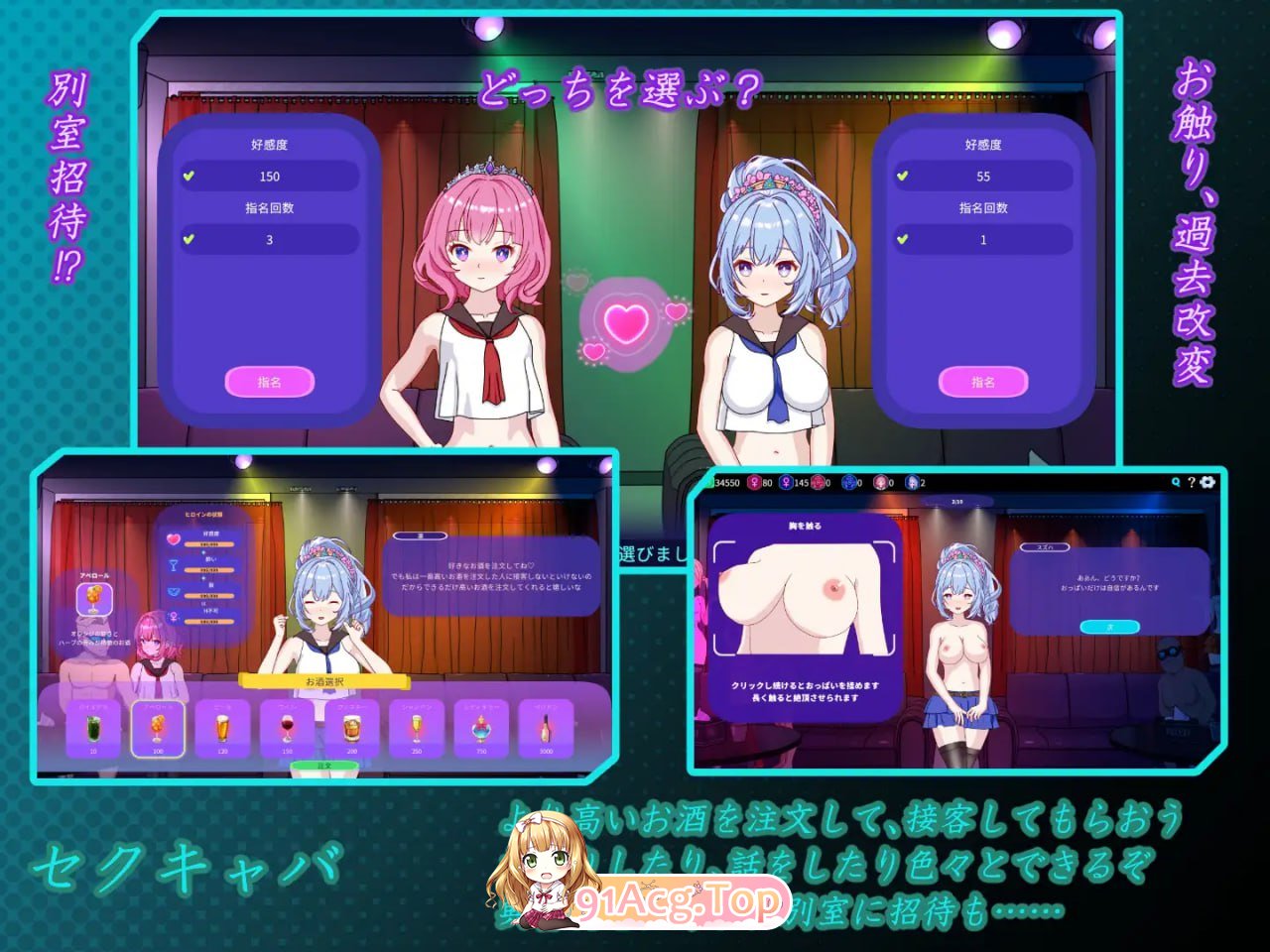Toggle the checkmark beside 指名回数 1

901,239
